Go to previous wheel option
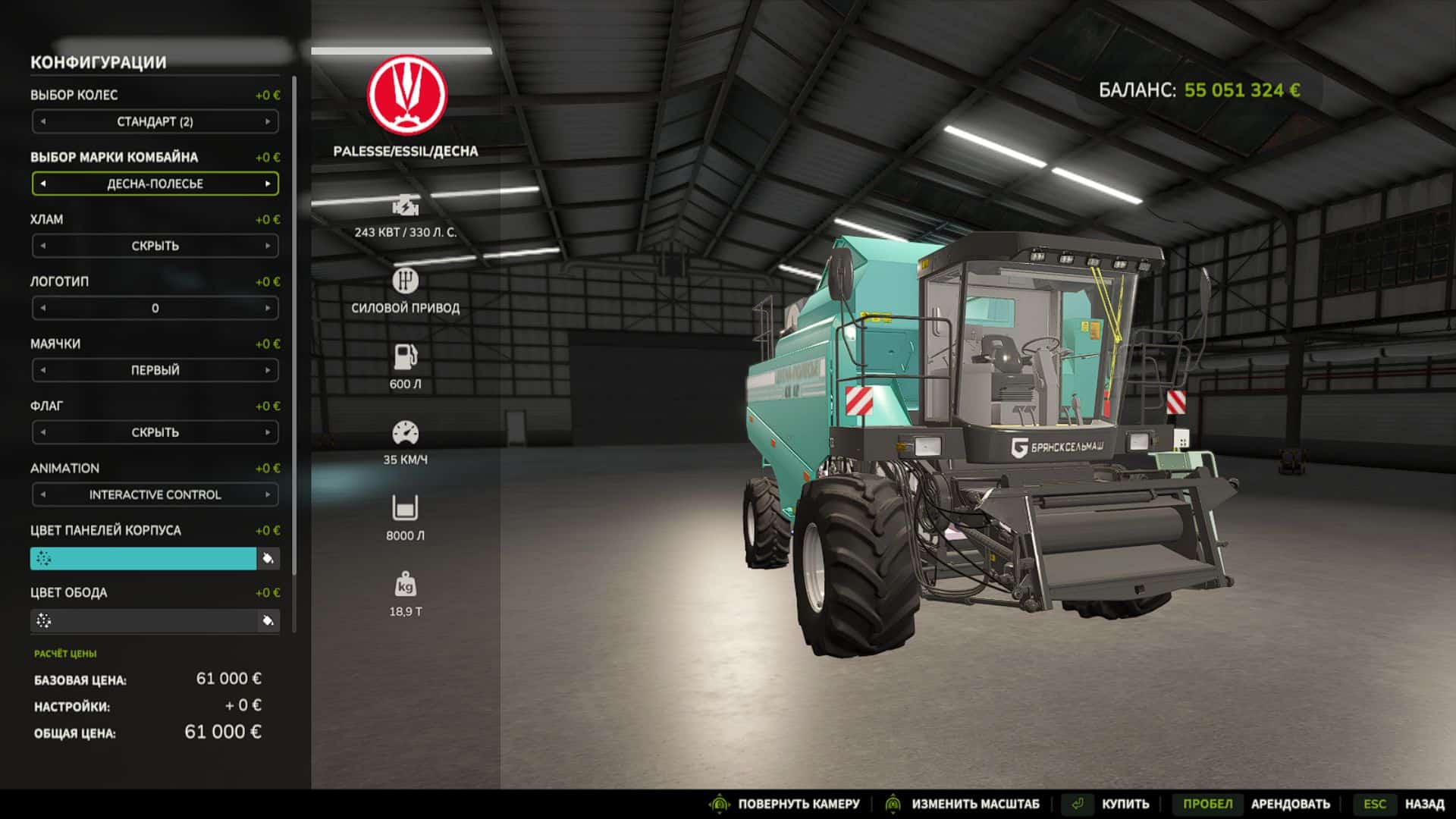The height and width of the screenshot is (819, 1456). pos(43,121)
